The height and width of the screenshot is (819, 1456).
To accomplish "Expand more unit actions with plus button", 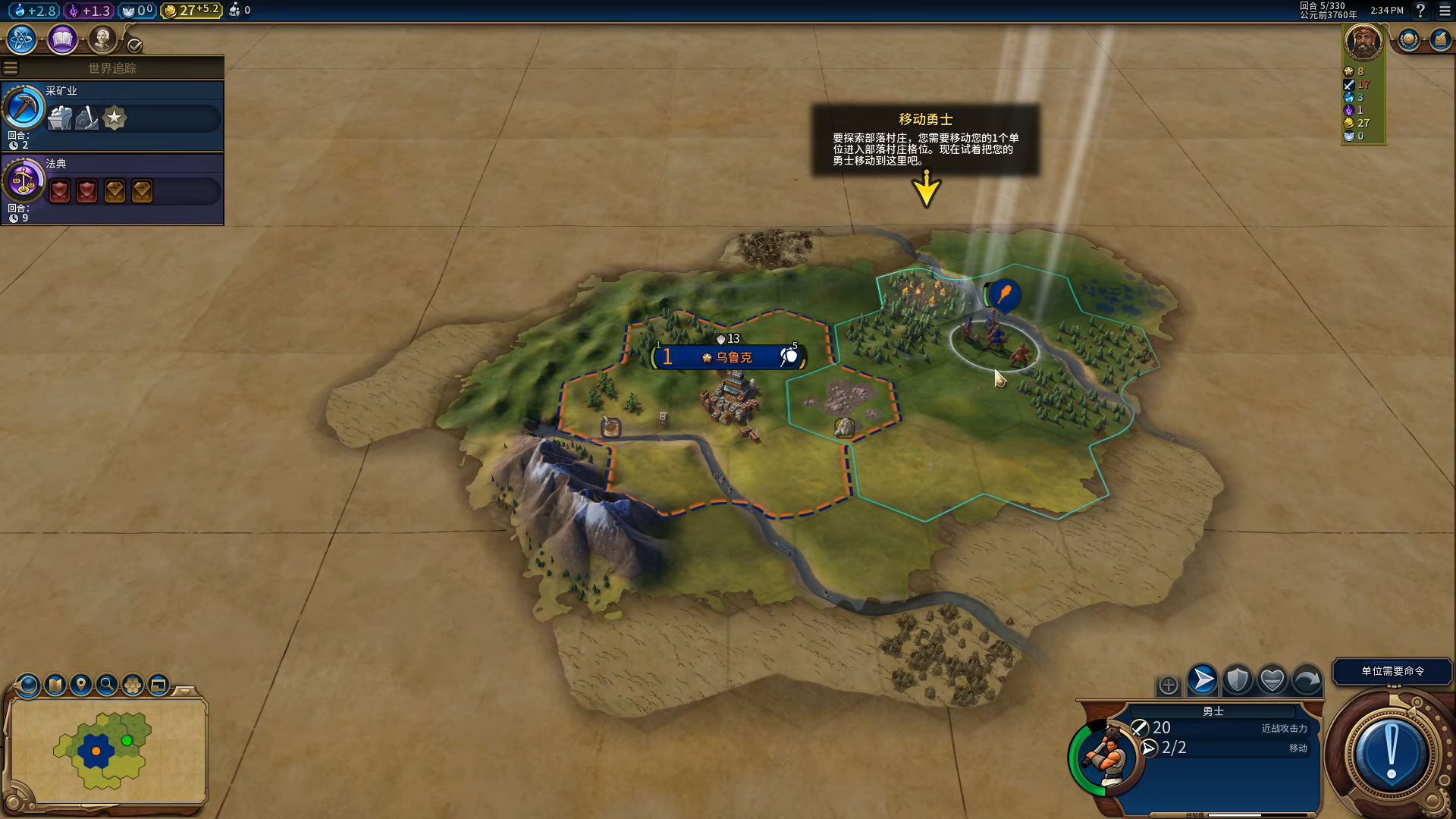I will (1168, 686).
